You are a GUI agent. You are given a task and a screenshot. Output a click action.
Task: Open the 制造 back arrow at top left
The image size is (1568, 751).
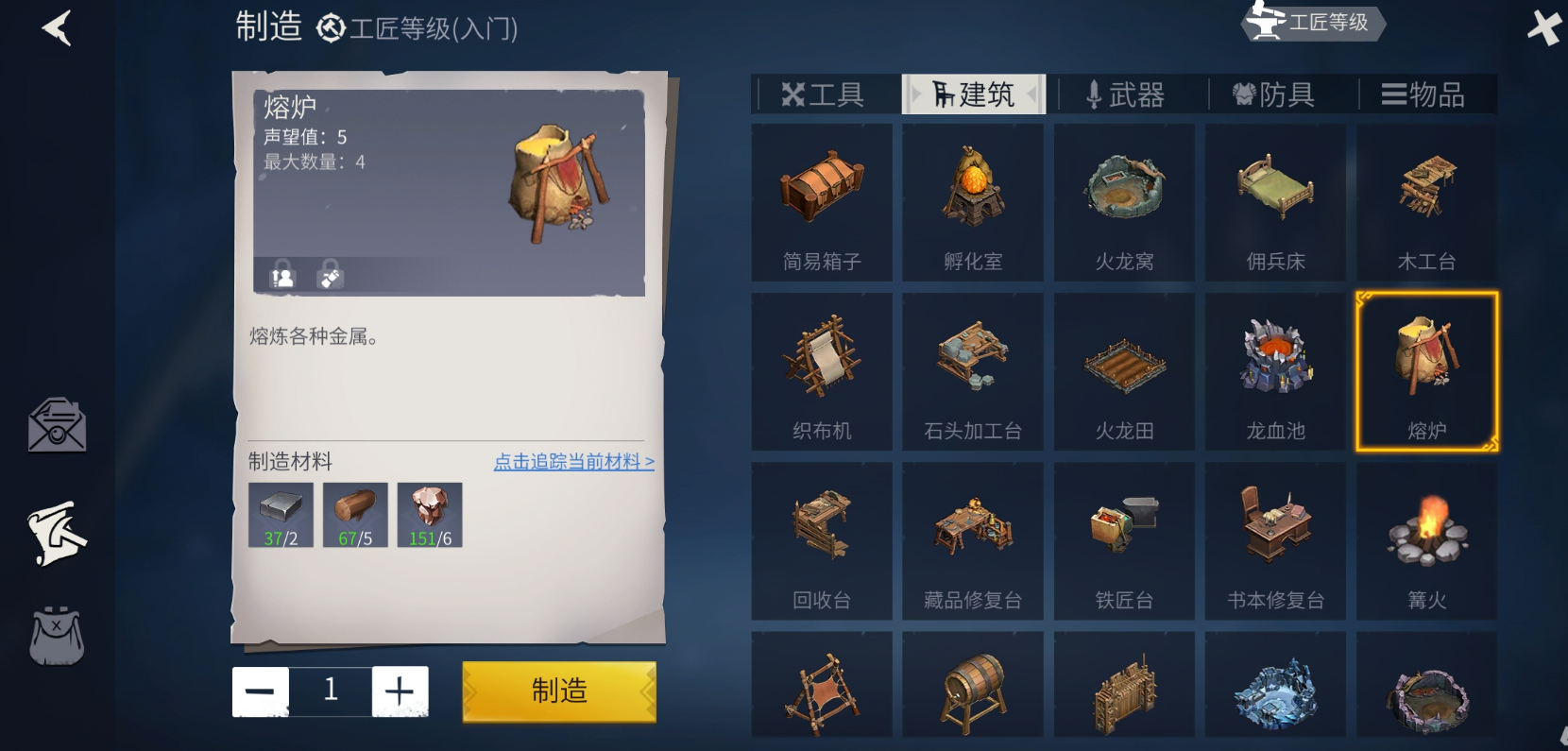pyautogui.click(x=58, y=26)
